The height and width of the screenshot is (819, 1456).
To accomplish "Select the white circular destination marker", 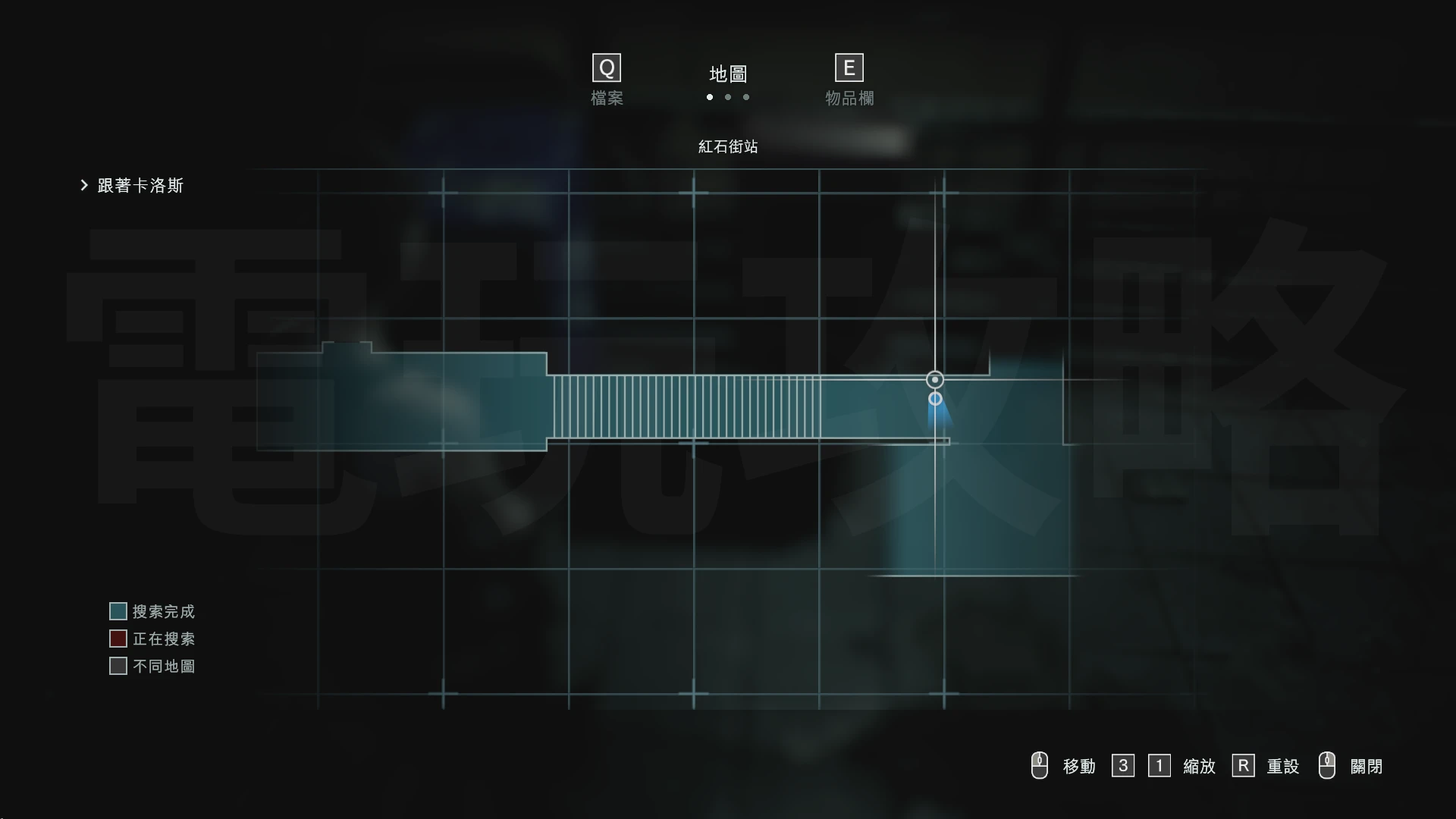I will click(935, 380).
